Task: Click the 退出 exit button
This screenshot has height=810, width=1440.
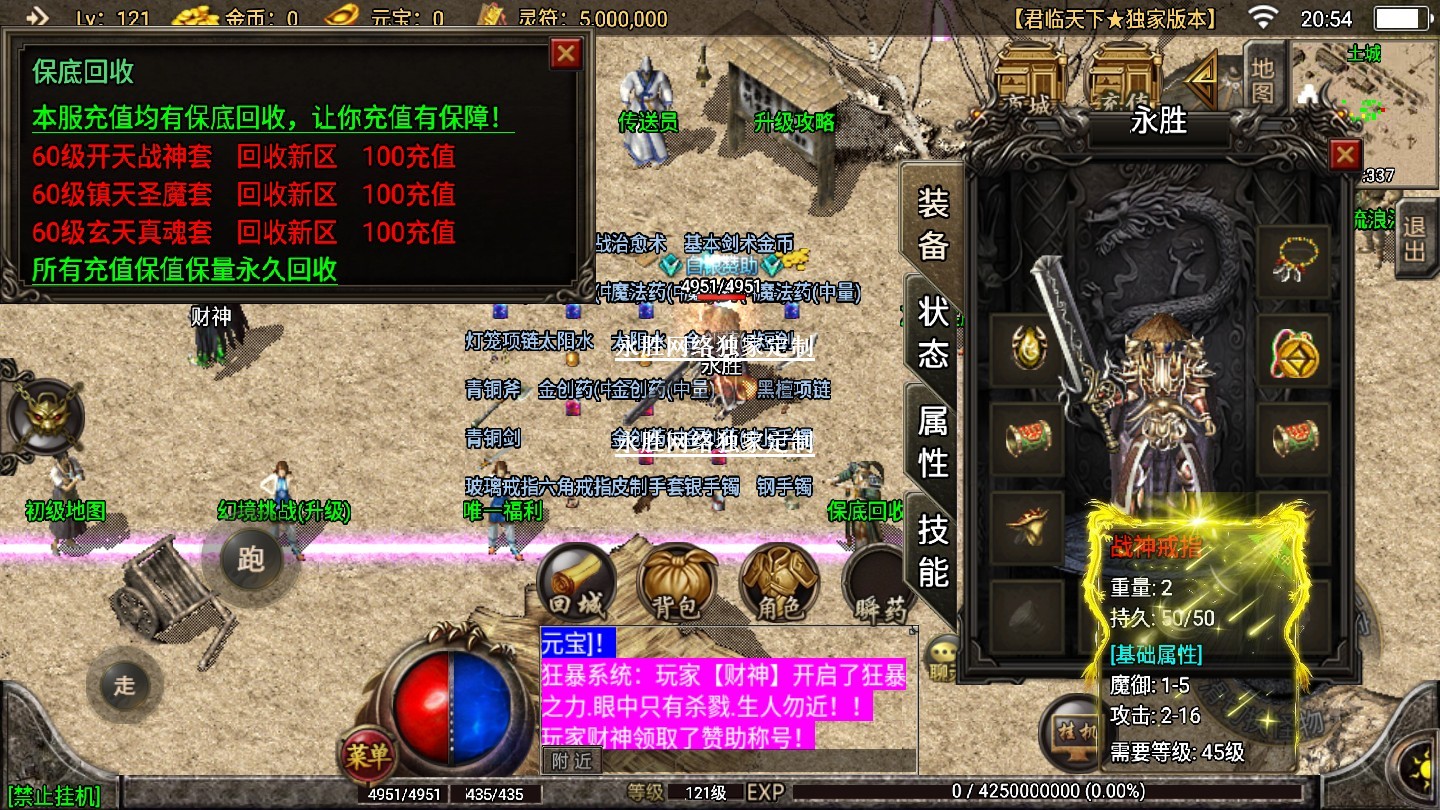Action: [1414, 236]
